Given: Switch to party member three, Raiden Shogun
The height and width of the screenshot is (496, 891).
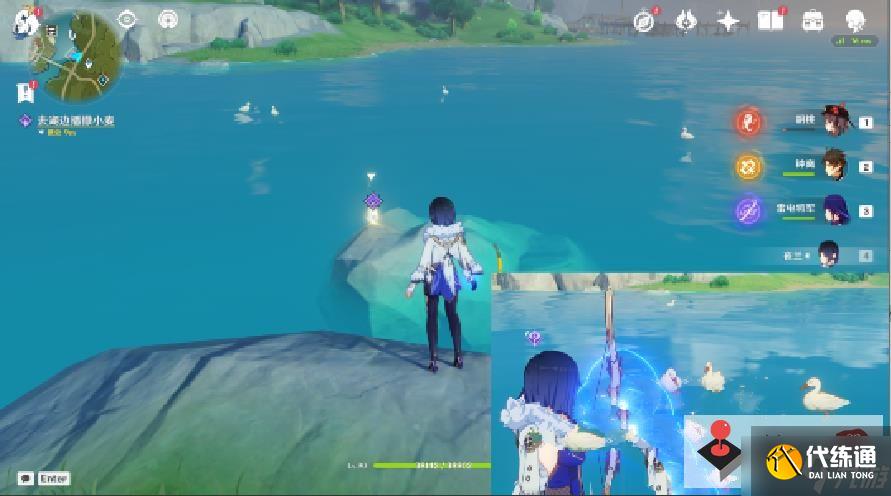Looking at the screenshot, I should point(835,209).
